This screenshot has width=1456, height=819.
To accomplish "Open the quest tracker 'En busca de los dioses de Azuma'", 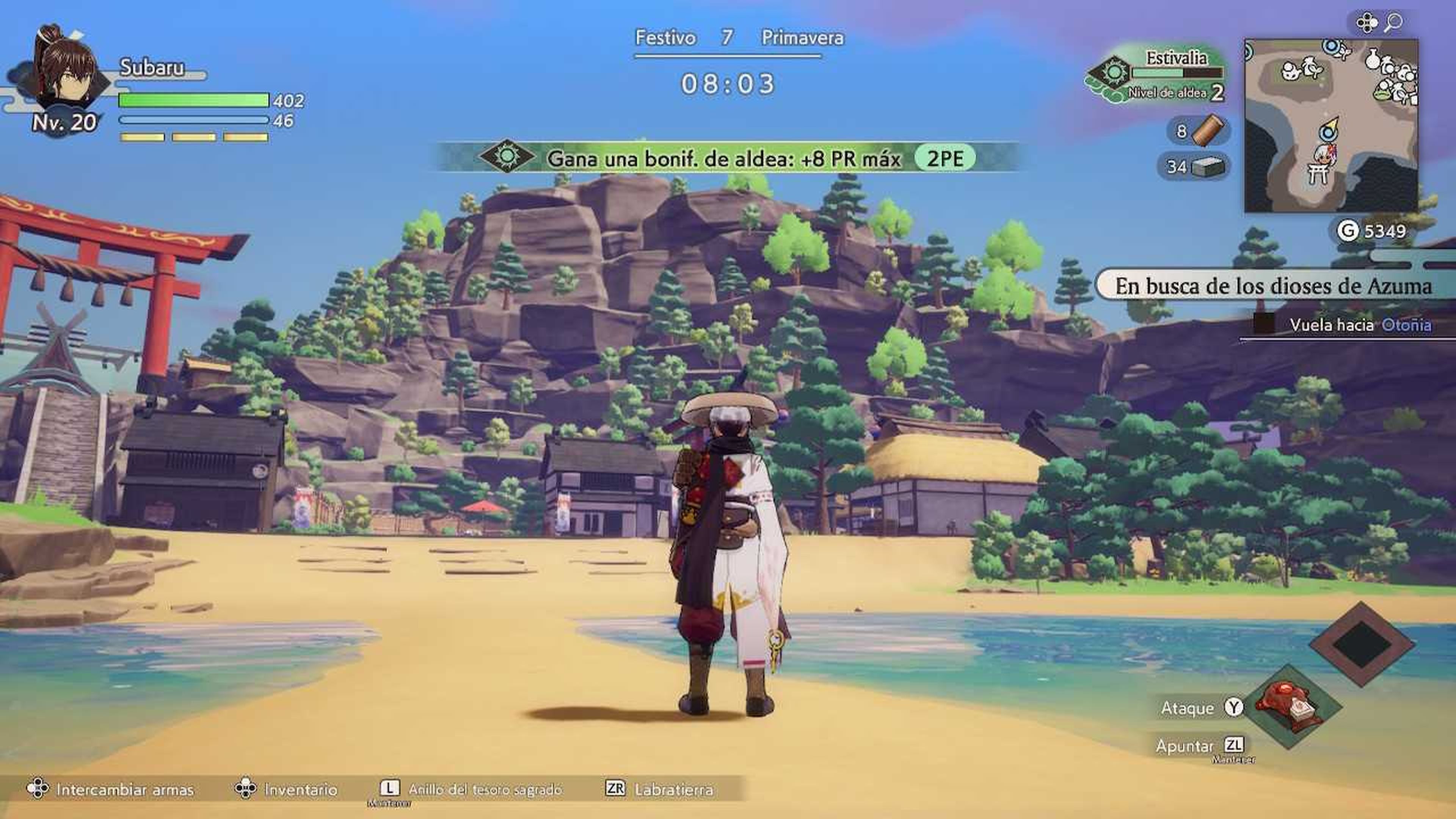I will pos(1273,286).
